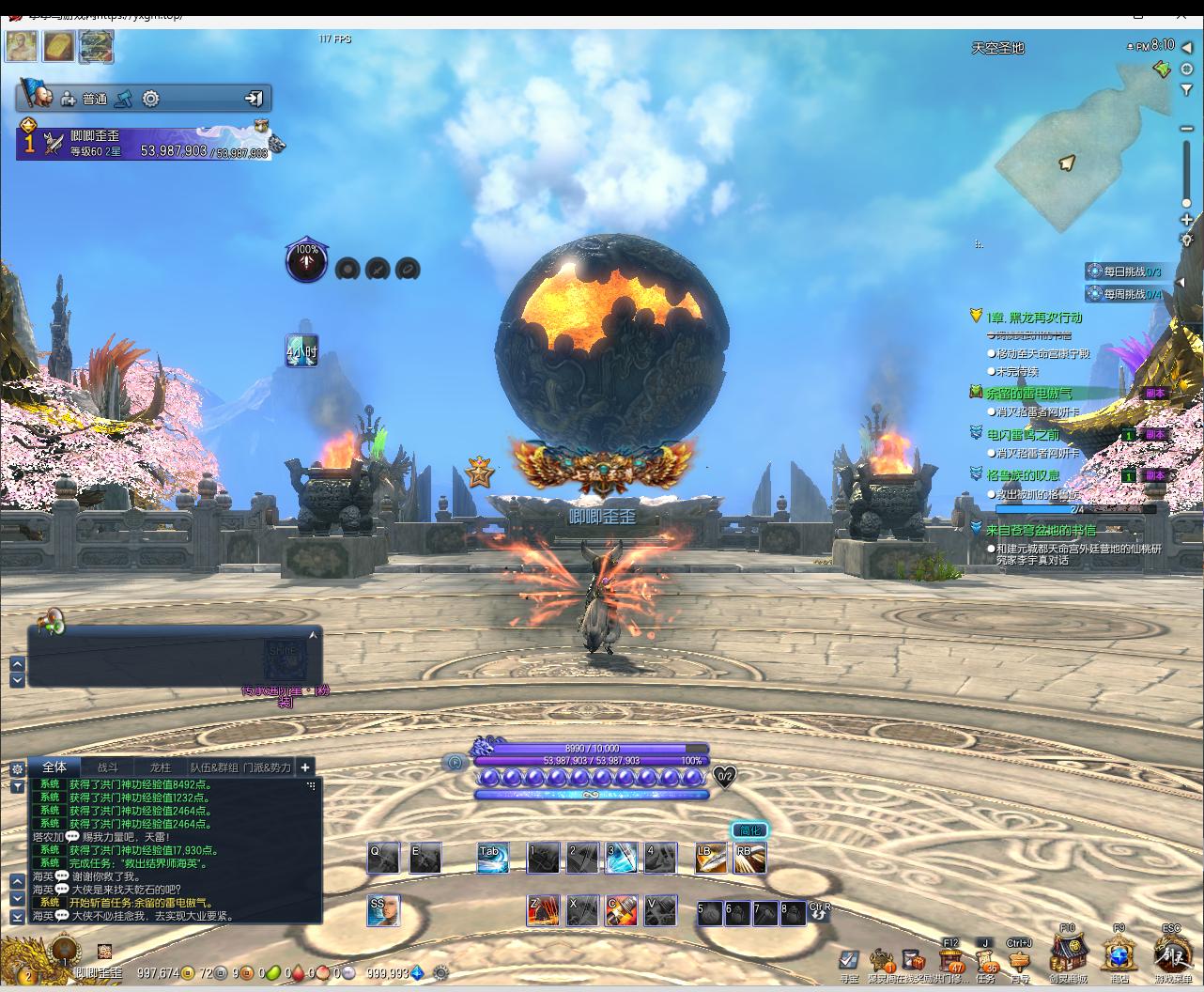Screen dimensions: 1204x992
Task: Open chat settings gear icon
Action: 17,768
